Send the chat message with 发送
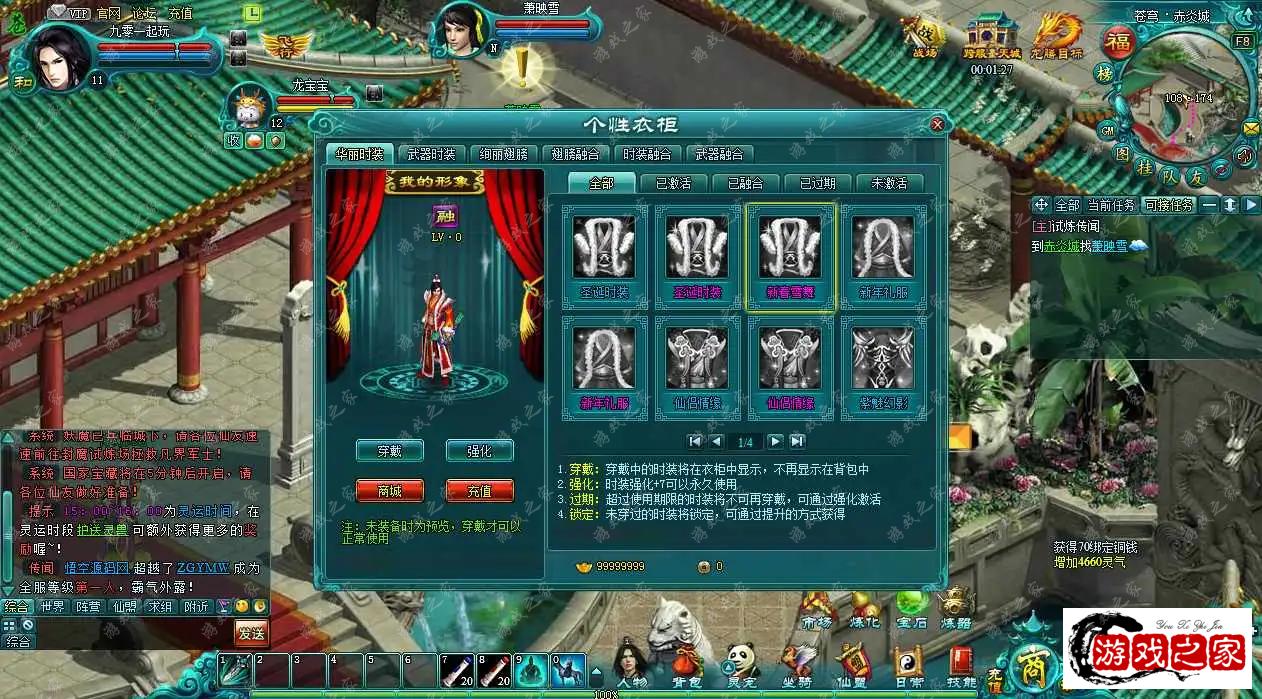 pos(250,632)
